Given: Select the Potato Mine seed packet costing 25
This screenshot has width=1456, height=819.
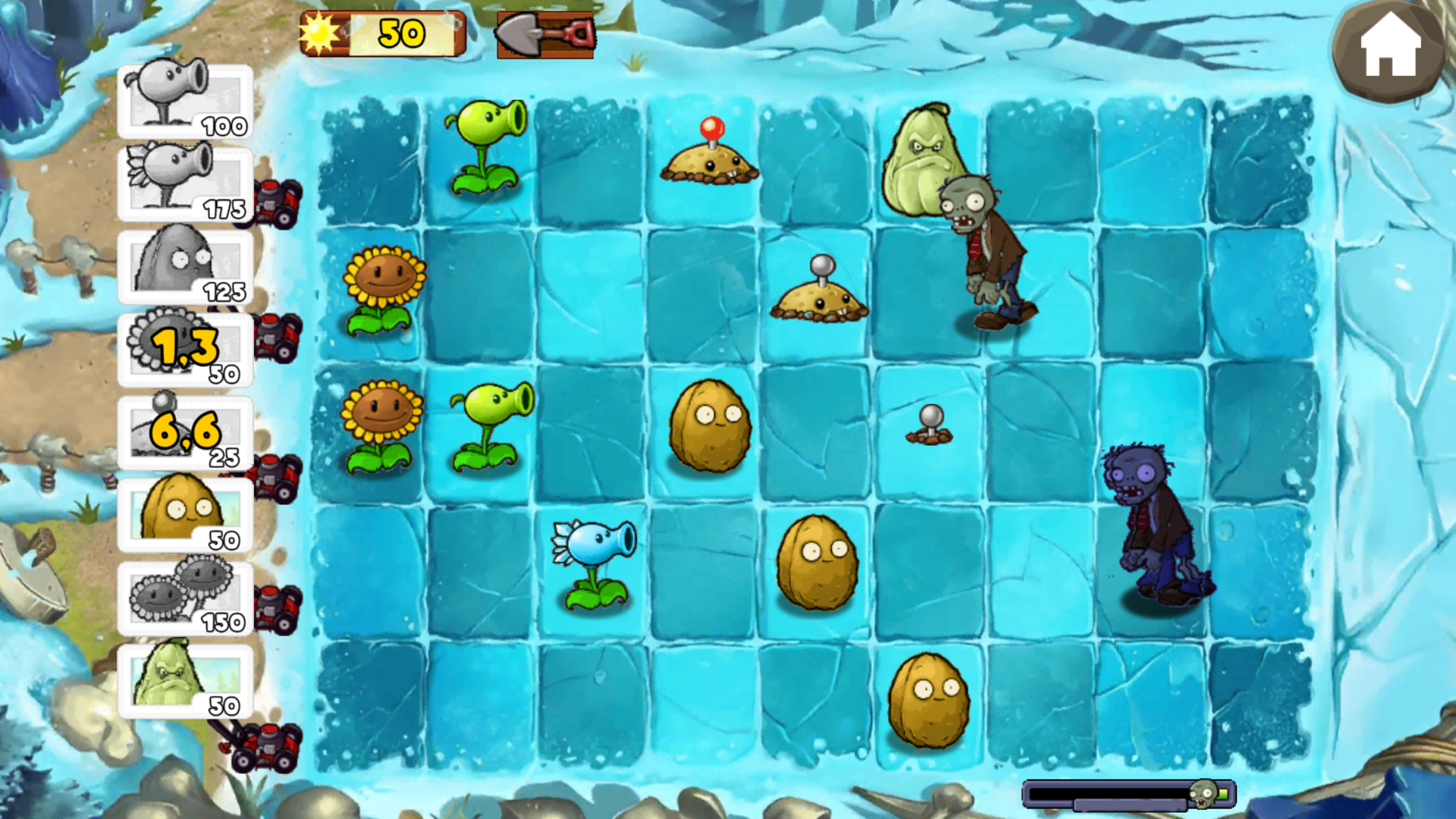Looking at the screenshot, I should point(184,431).
